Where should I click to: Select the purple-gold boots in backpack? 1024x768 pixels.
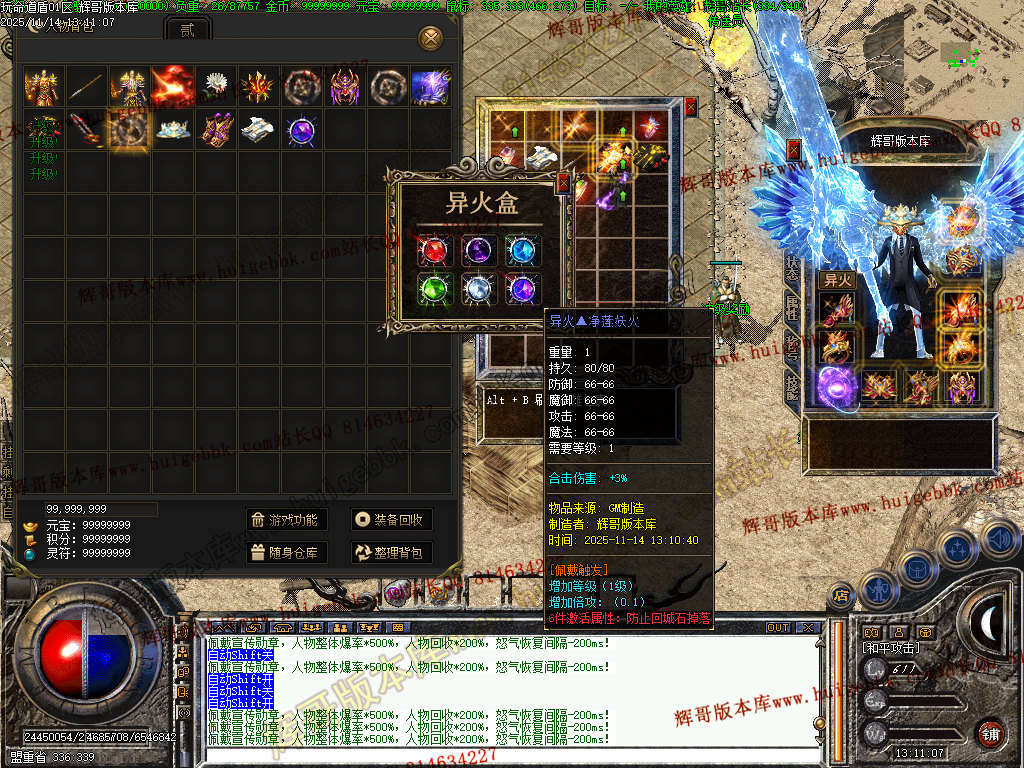pyautogui.click(x=215, y=130)
